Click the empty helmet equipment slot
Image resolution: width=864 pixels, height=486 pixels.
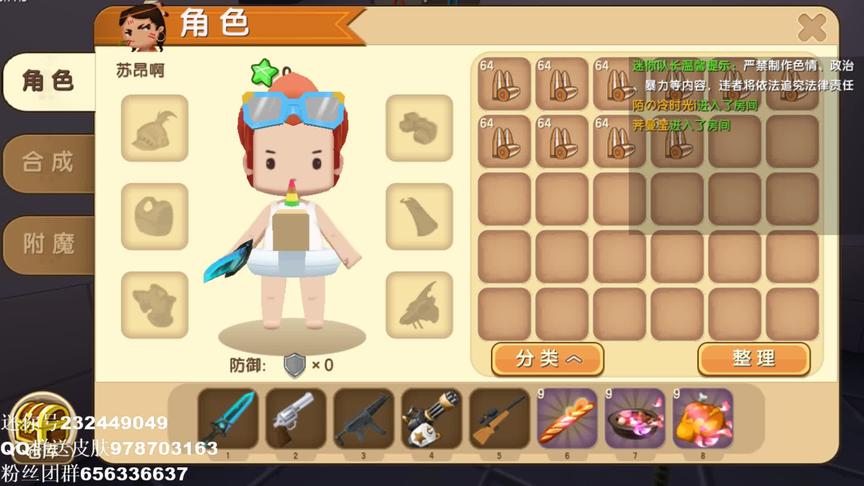tap(155, 128)
